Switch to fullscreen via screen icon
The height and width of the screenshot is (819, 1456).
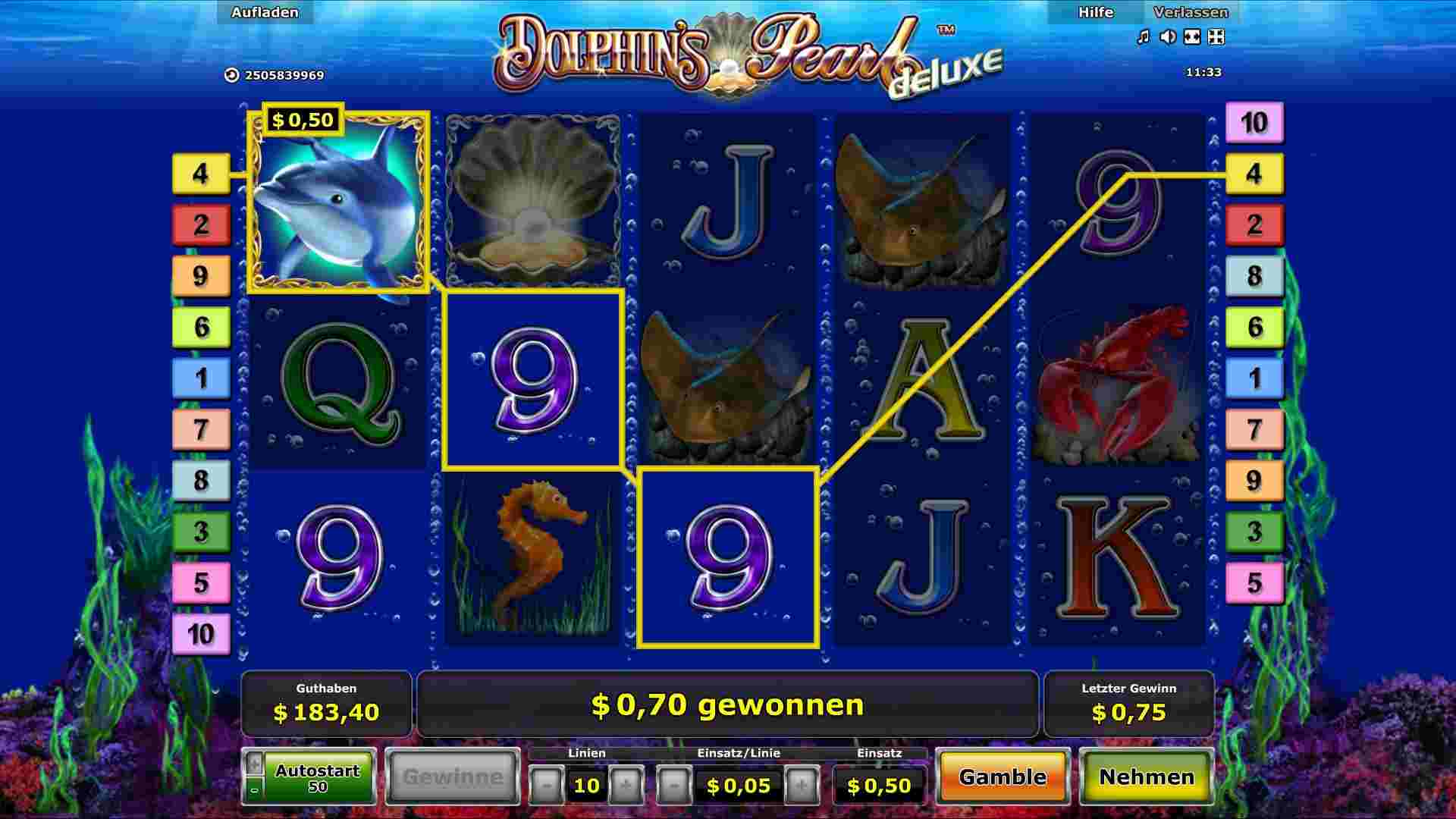tap(1193, 36)
